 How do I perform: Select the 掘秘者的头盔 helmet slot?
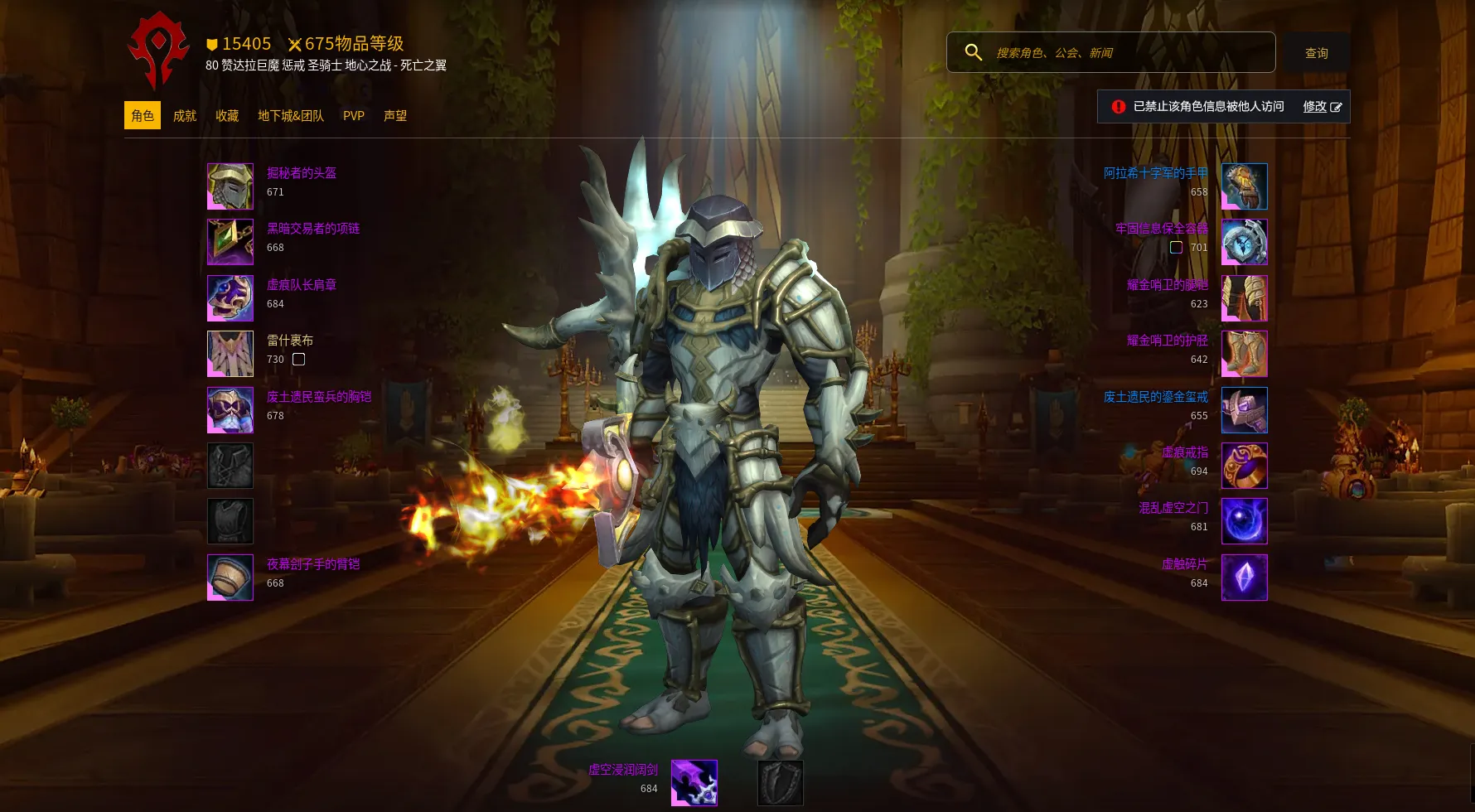[x=230, y=186]
